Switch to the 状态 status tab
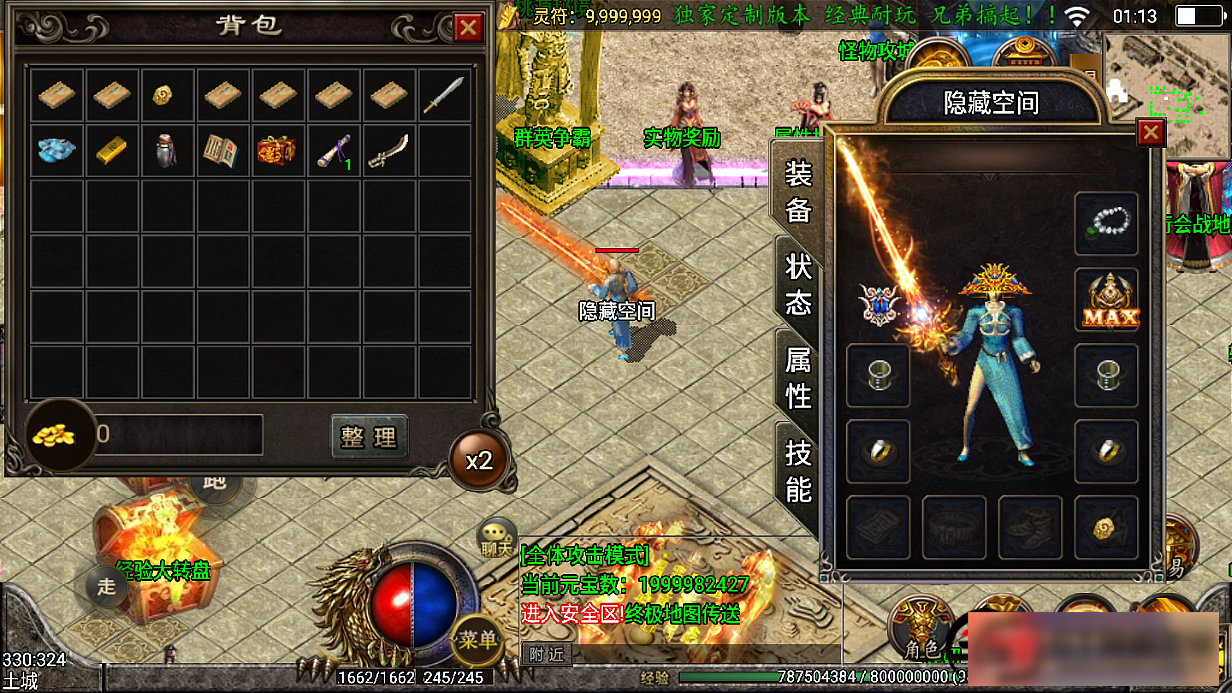Image resolution: width=1232 pixels, height=693 pixels. point(798,284)
